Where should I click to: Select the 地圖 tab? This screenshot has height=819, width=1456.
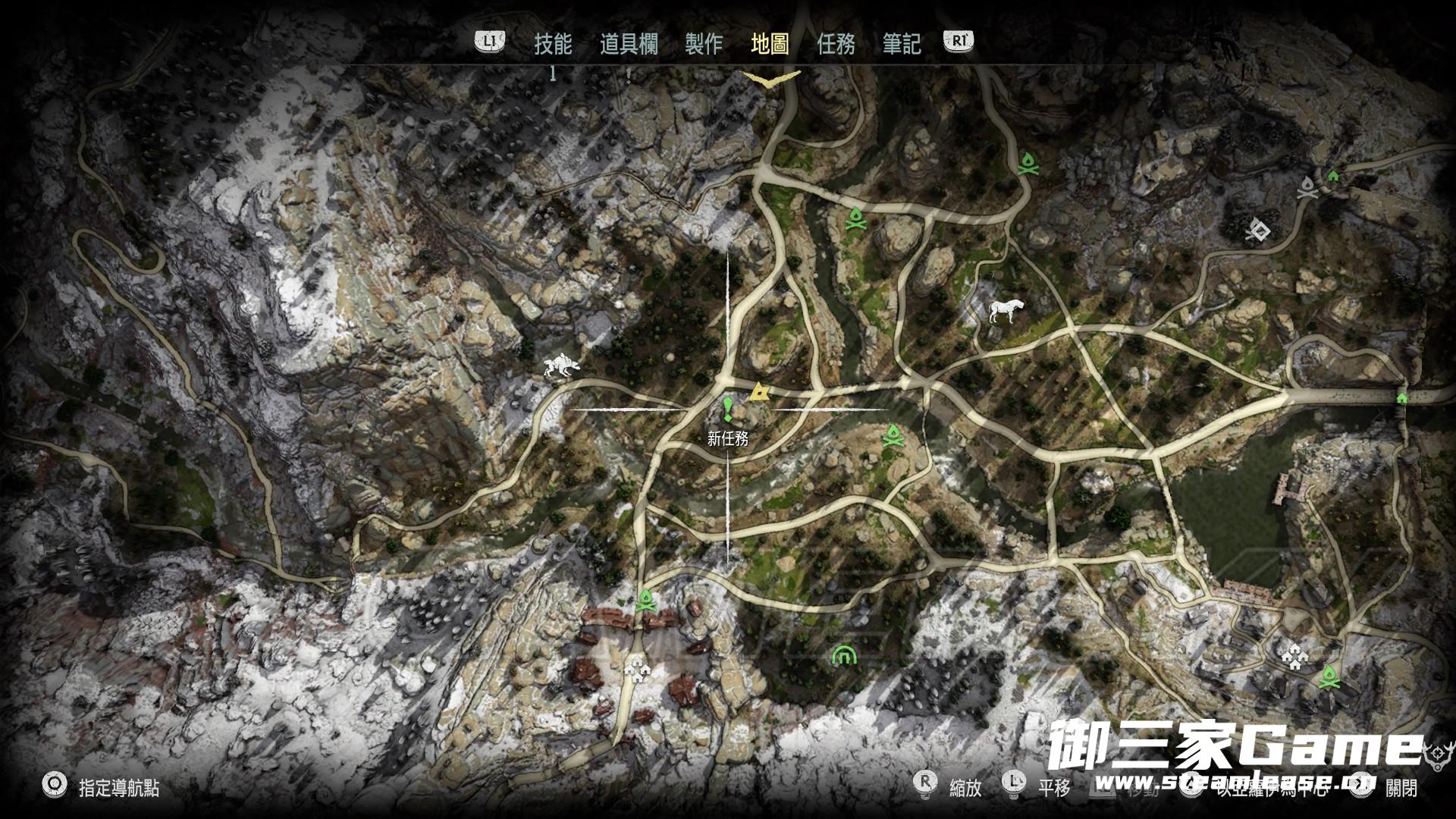coord(770,44)
